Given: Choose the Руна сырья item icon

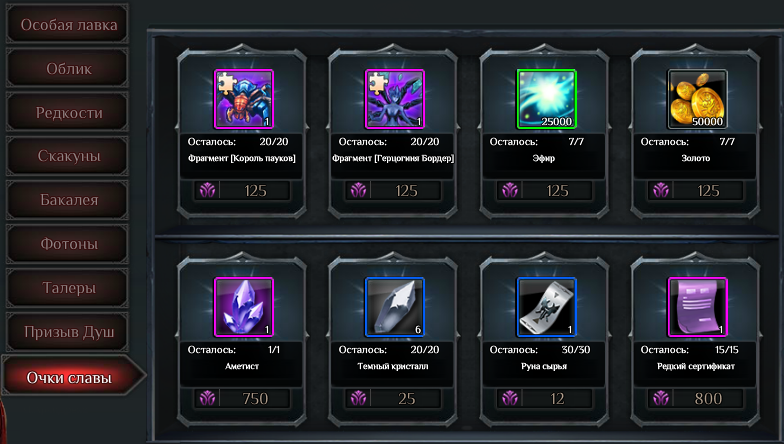Looking at the screenshot, I should [546, 307].
